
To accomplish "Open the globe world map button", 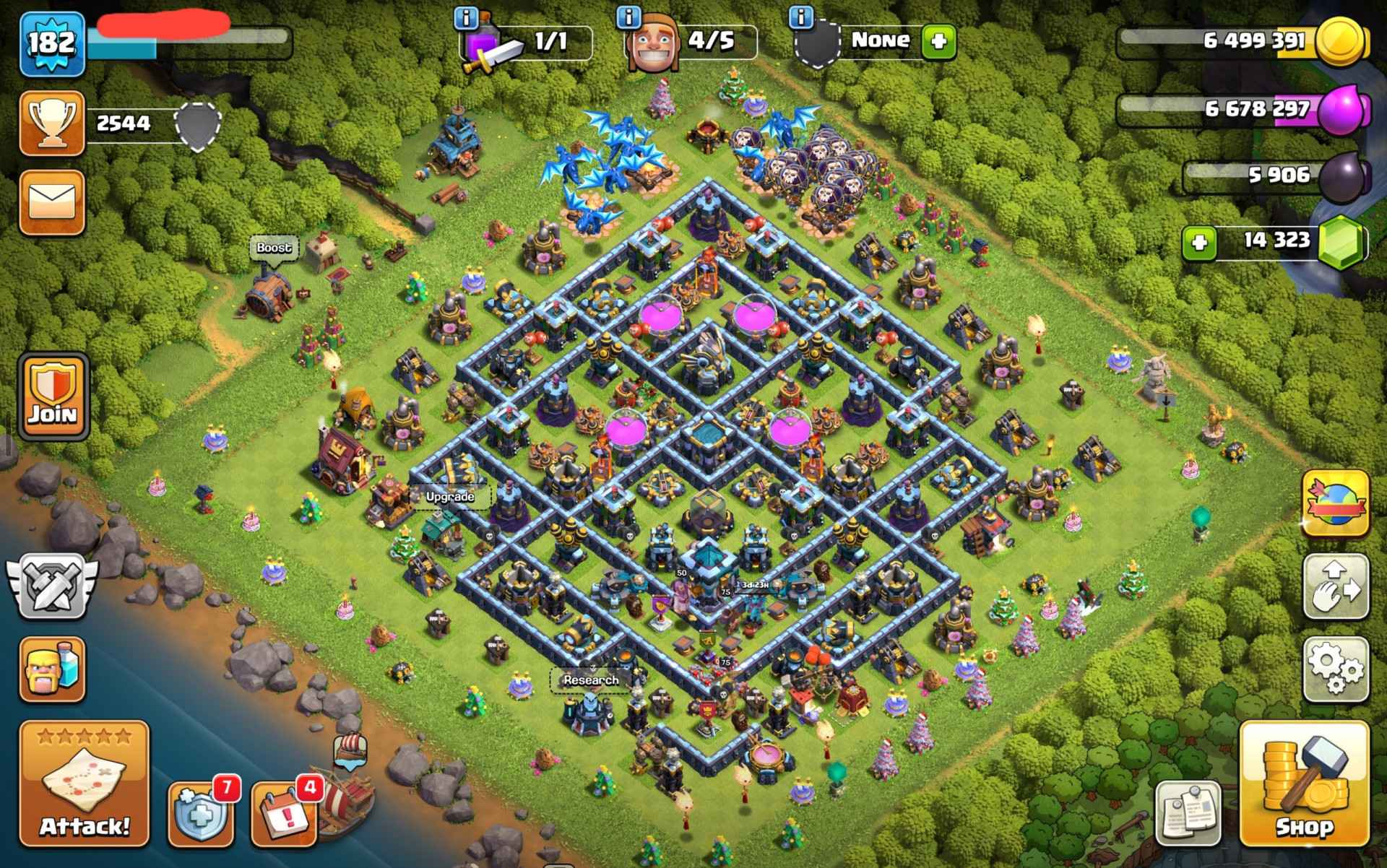I will tap(1336, 503).
